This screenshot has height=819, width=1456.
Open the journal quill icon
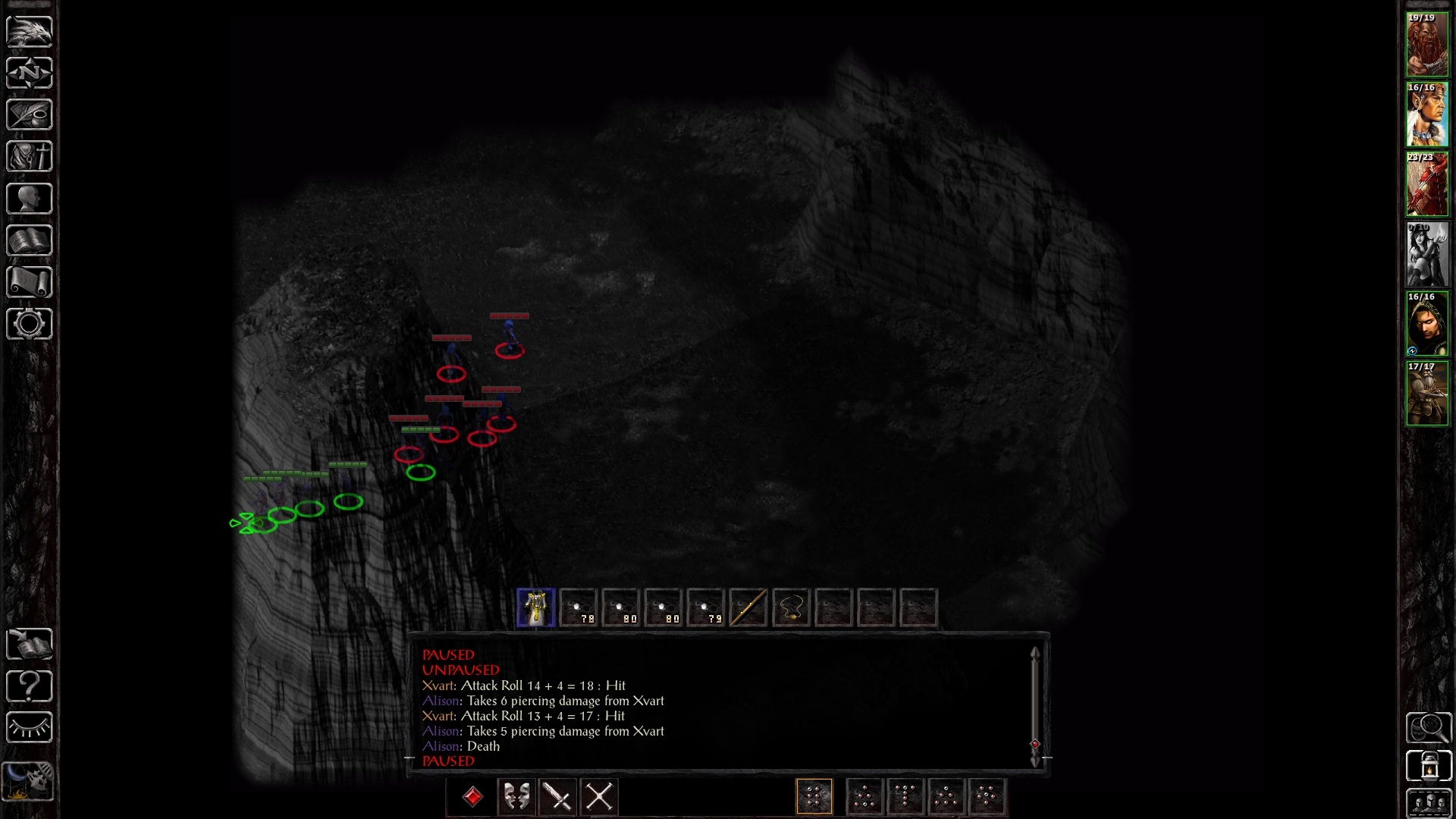pos(30,115)
